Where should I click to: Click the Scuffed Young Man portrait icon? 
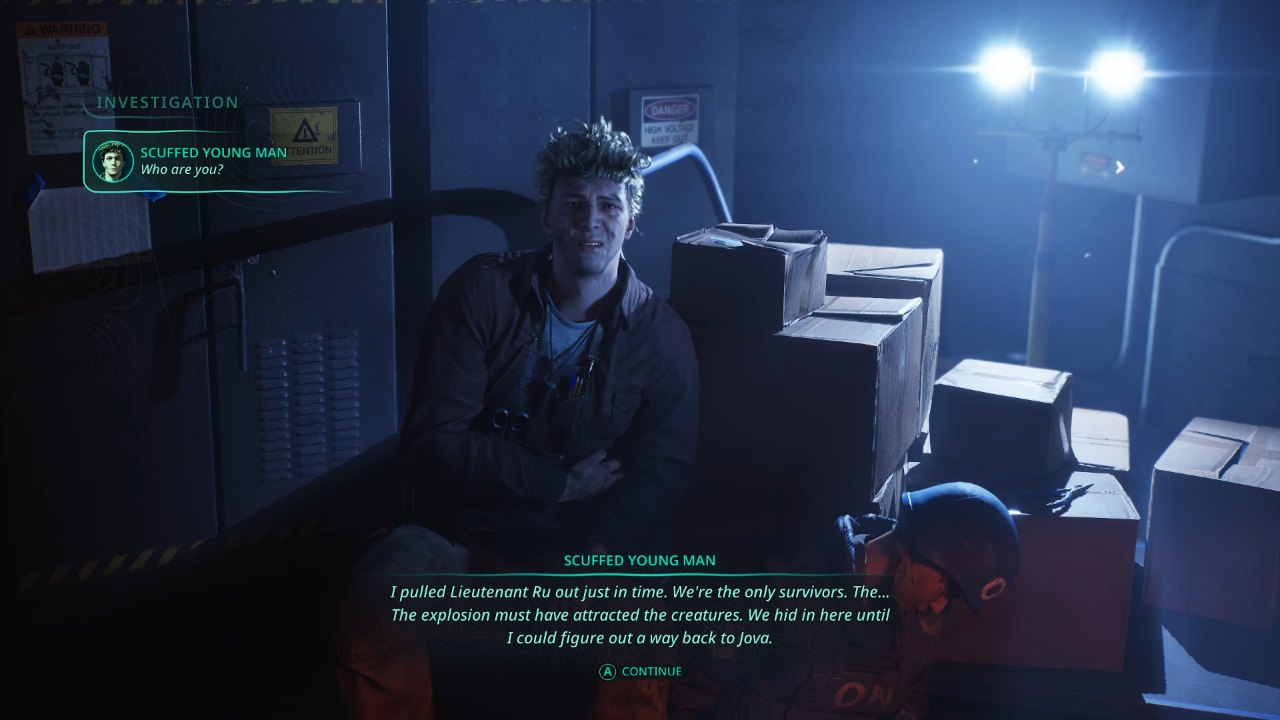coord(112,161)
